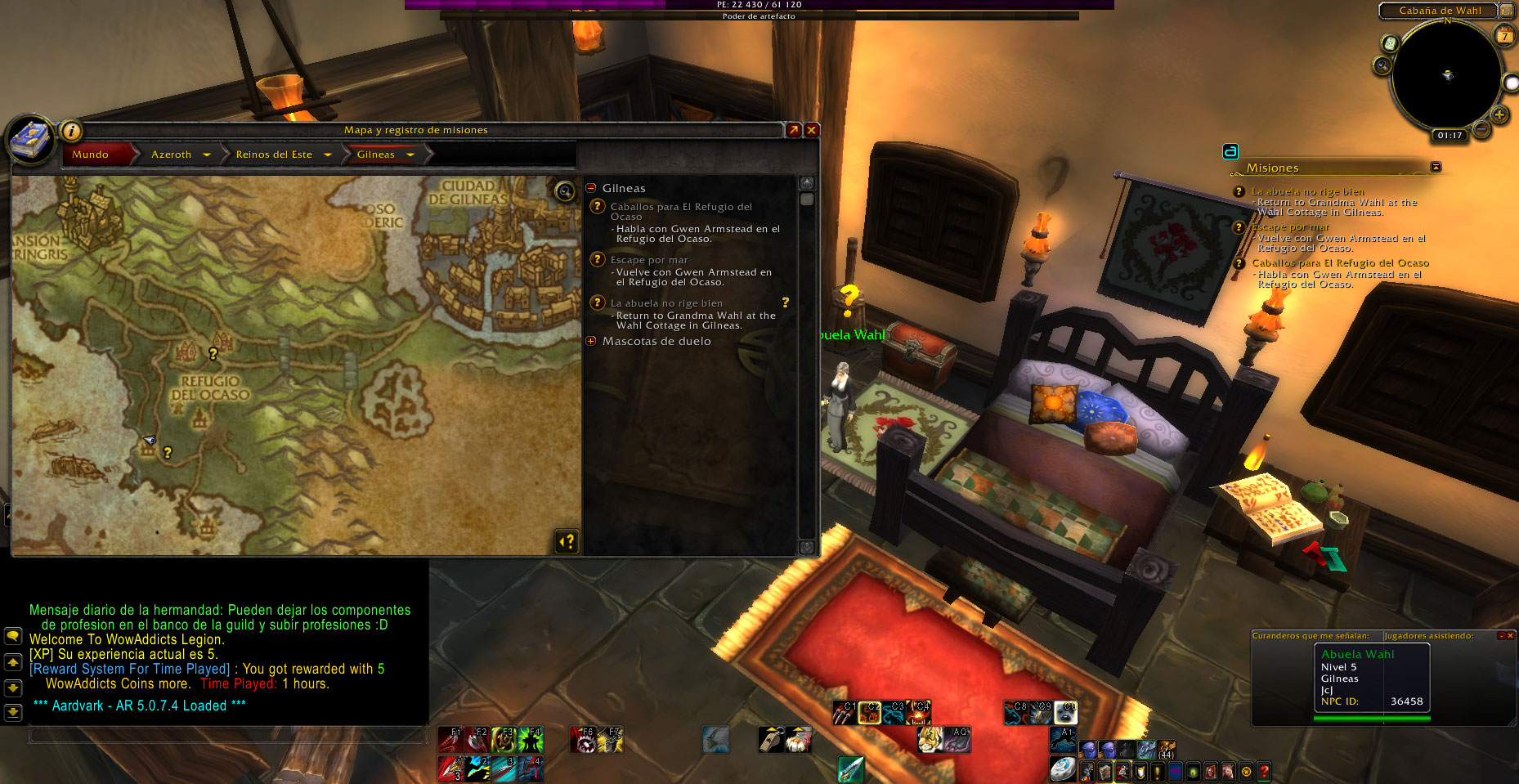Zoom in the minimap with the plus button
The width and height of the screenshot is (1519, 784).
(1499, 115)
